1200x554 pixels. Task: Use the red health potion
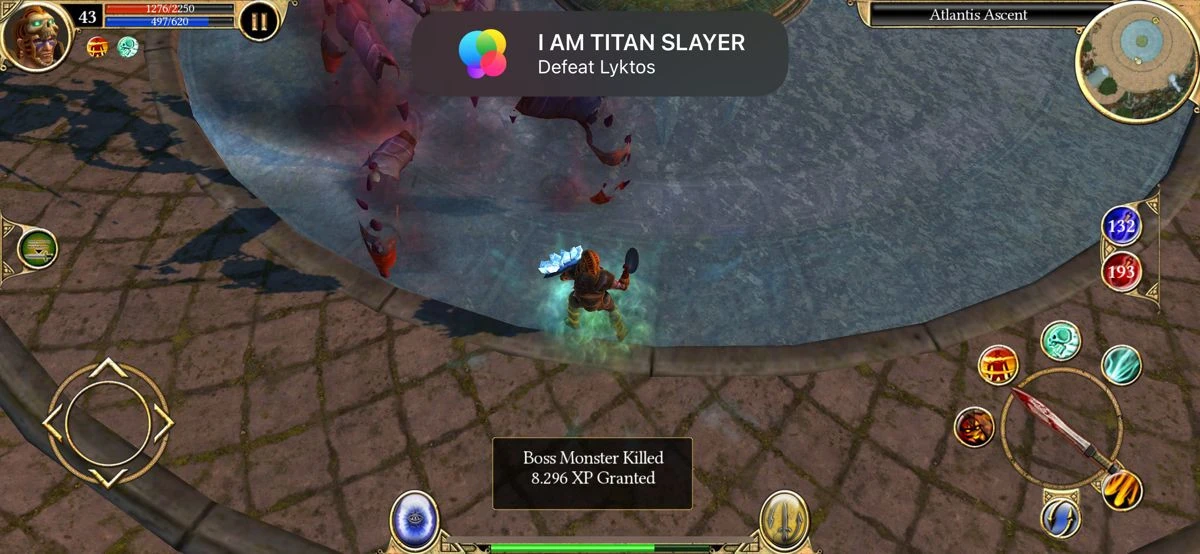click(1121, 270)
